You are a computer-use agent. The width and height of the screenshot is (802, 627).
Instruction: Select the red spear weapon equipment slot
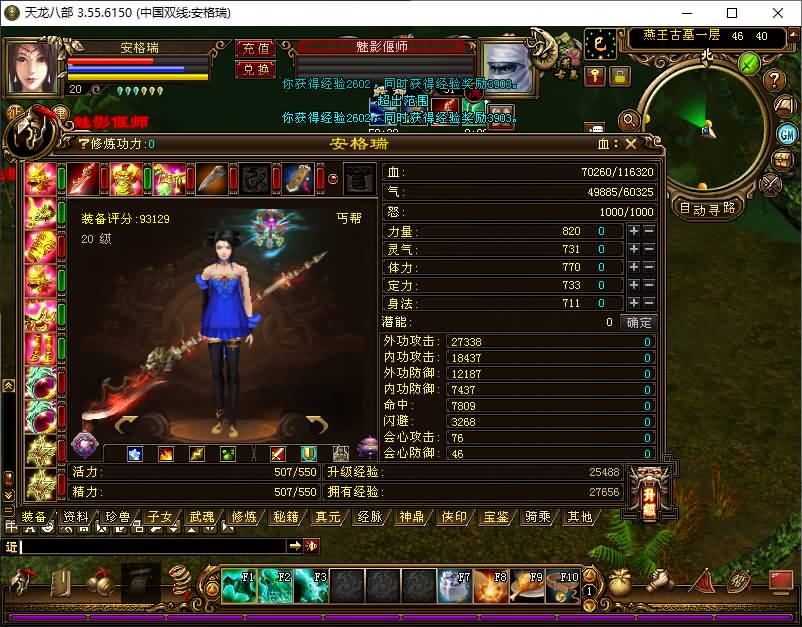83,178
